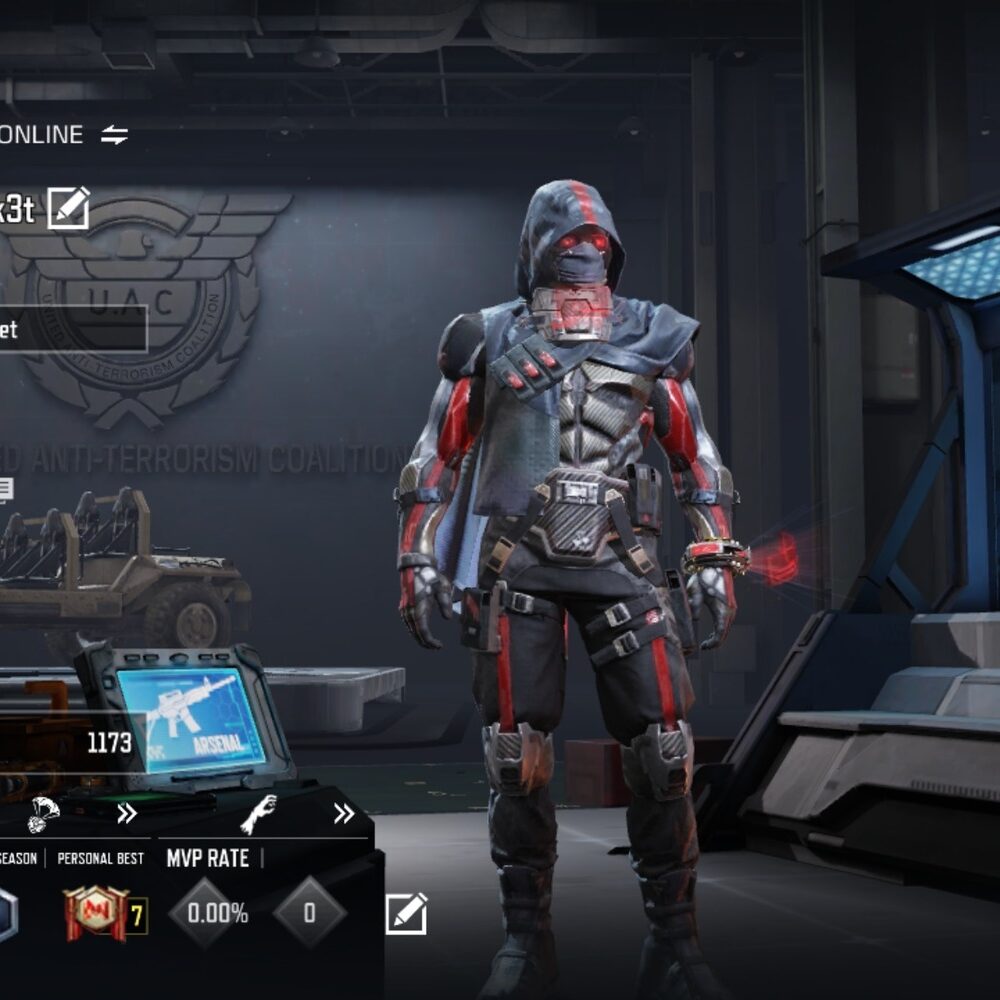1000x1000 pixels.
Task: Expand the zombie arm stats arrows
Action: (x=343, y=813)
